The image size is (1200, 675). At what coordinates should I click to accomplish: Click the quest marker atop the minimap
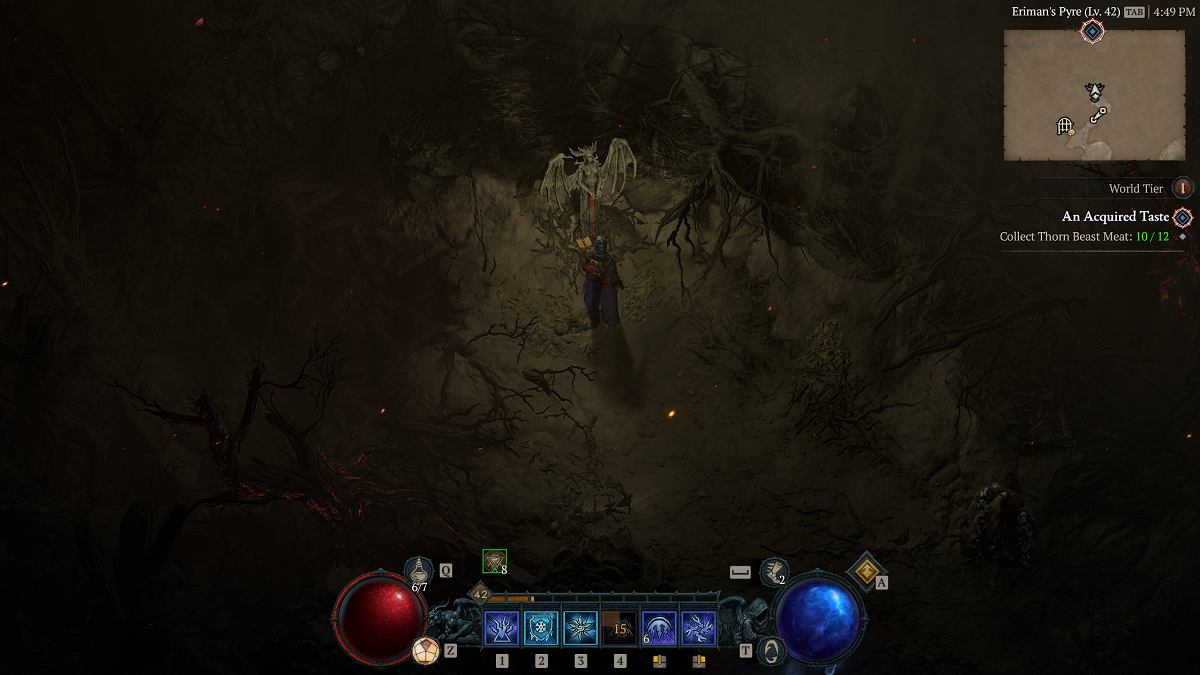click(1093, 33)
